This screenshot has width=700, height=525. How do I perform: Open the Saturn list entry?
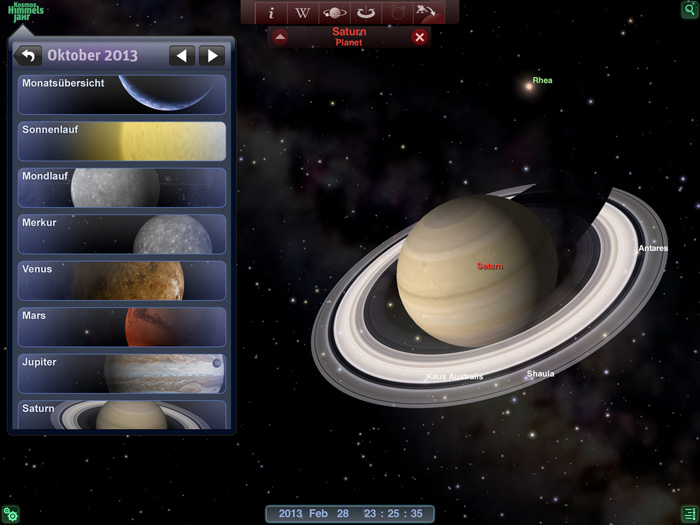point(122,414)
